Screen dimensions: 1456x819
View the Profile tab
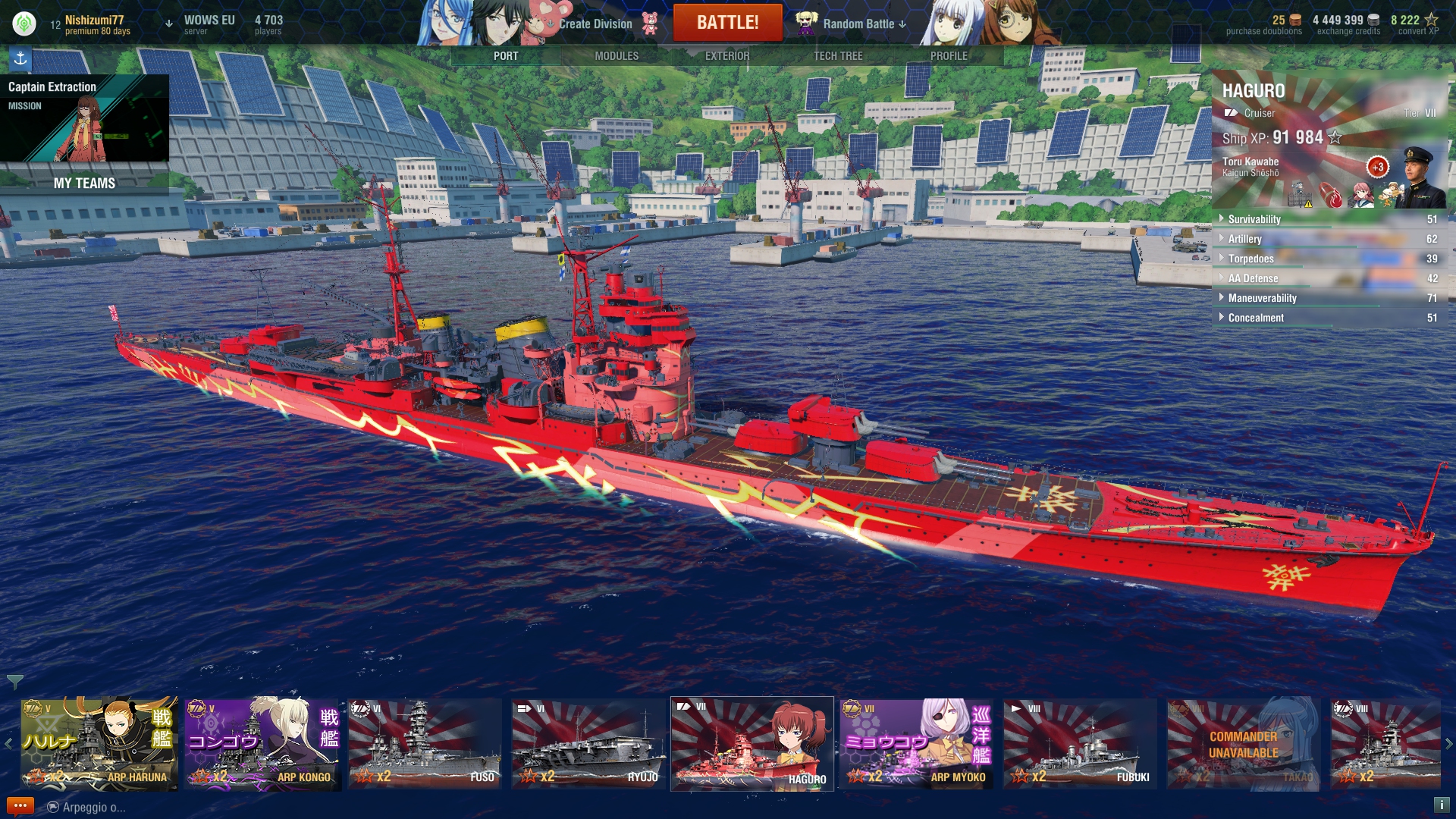(948, 56)
